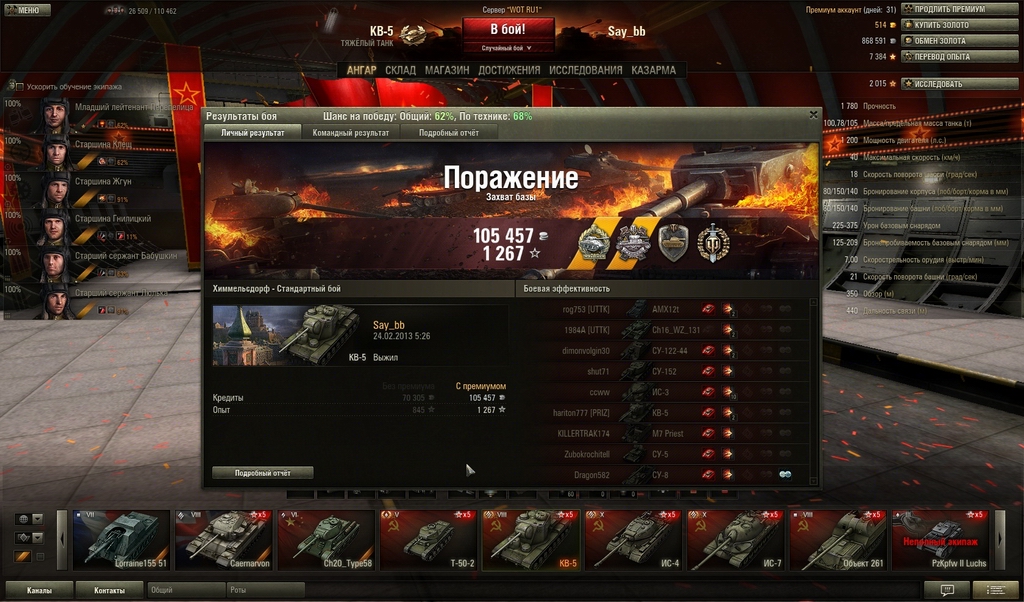The height and width of the screenshot is (602, 1024).
Task: Go to Магазин section
Action: [446, 70]
